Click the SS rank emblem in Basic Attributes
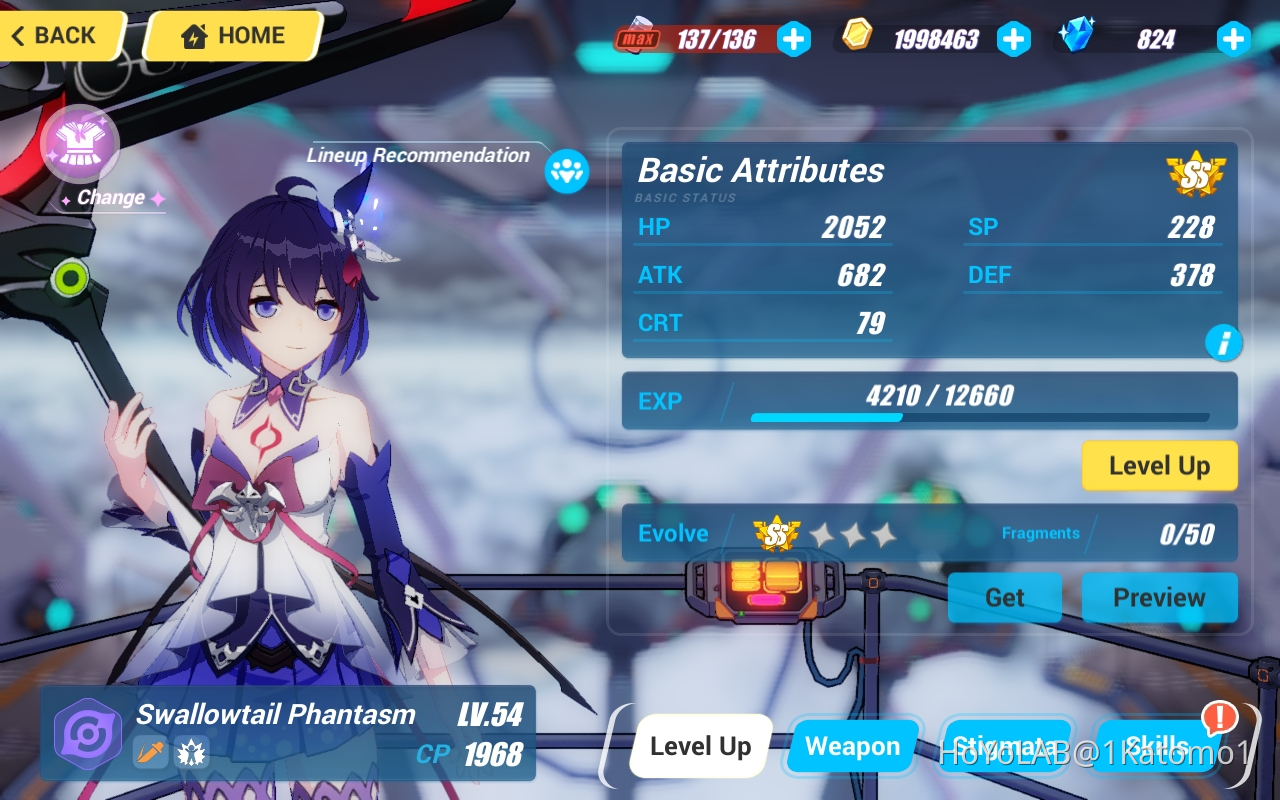Image resolution: width=1280 pixels, height=800 pixels. (1196, 172)
